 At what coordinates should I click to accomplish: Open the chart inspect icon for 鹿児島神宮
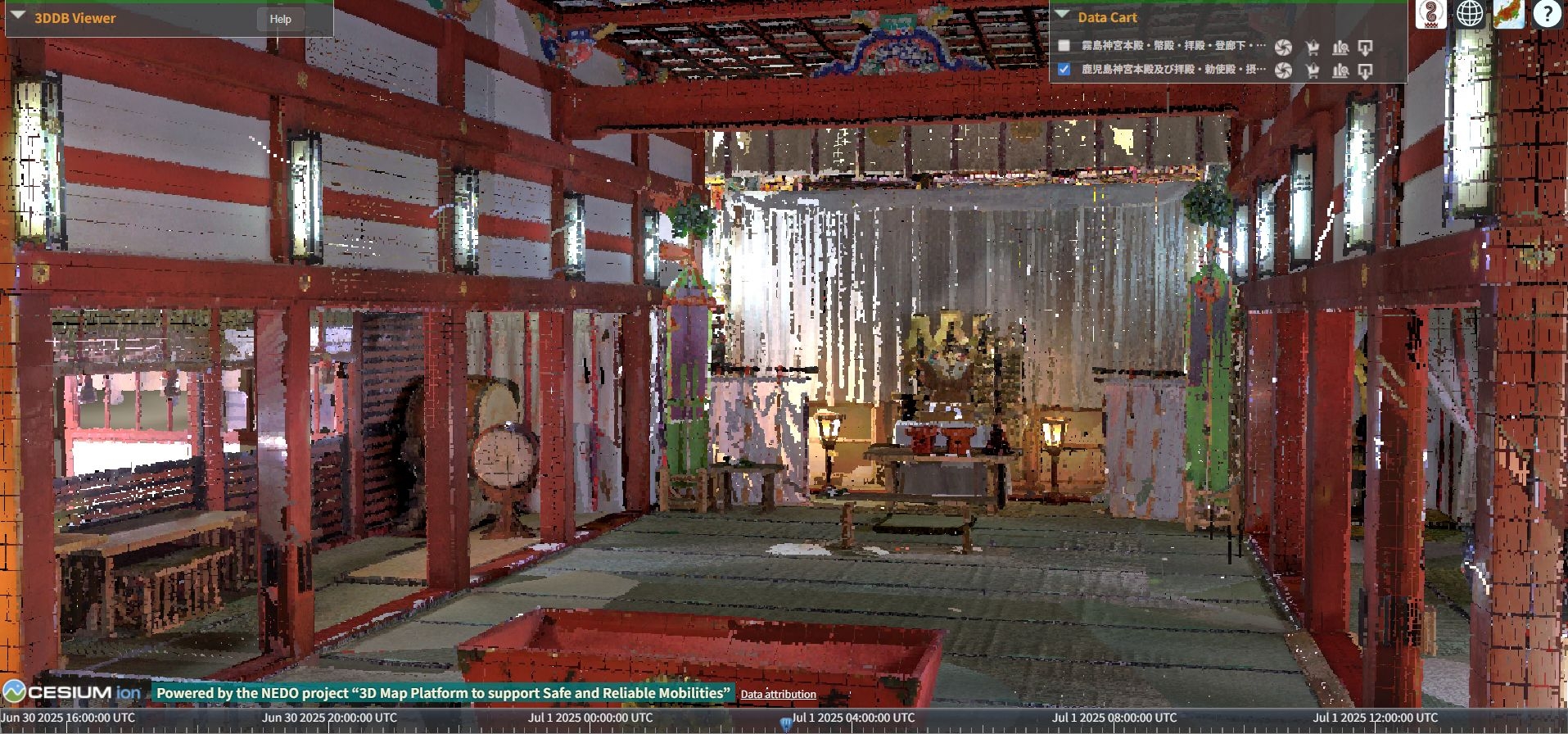1340,70
